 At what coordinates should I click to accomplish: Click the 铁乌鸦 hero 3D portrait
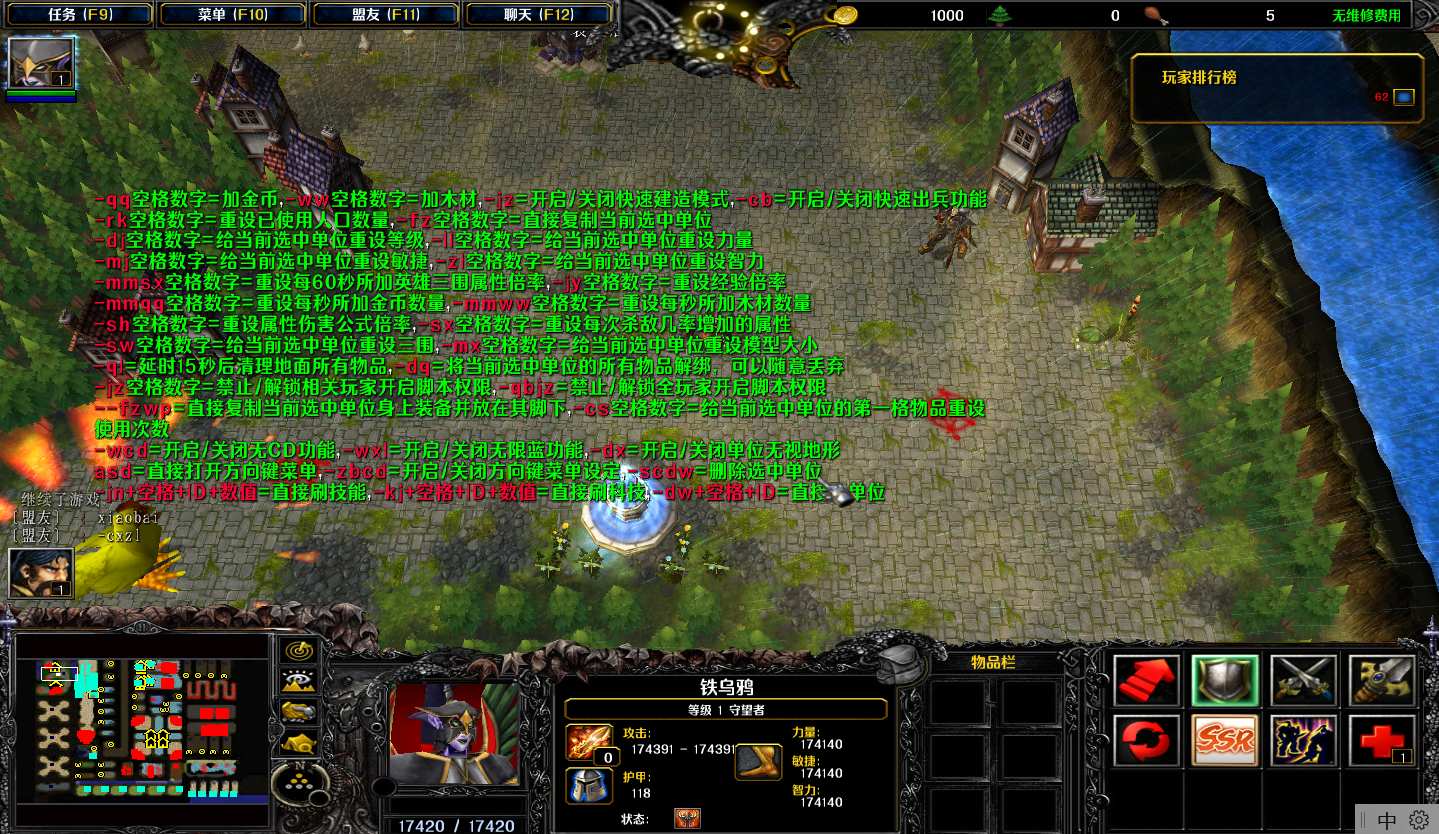(x=455, y=734)
